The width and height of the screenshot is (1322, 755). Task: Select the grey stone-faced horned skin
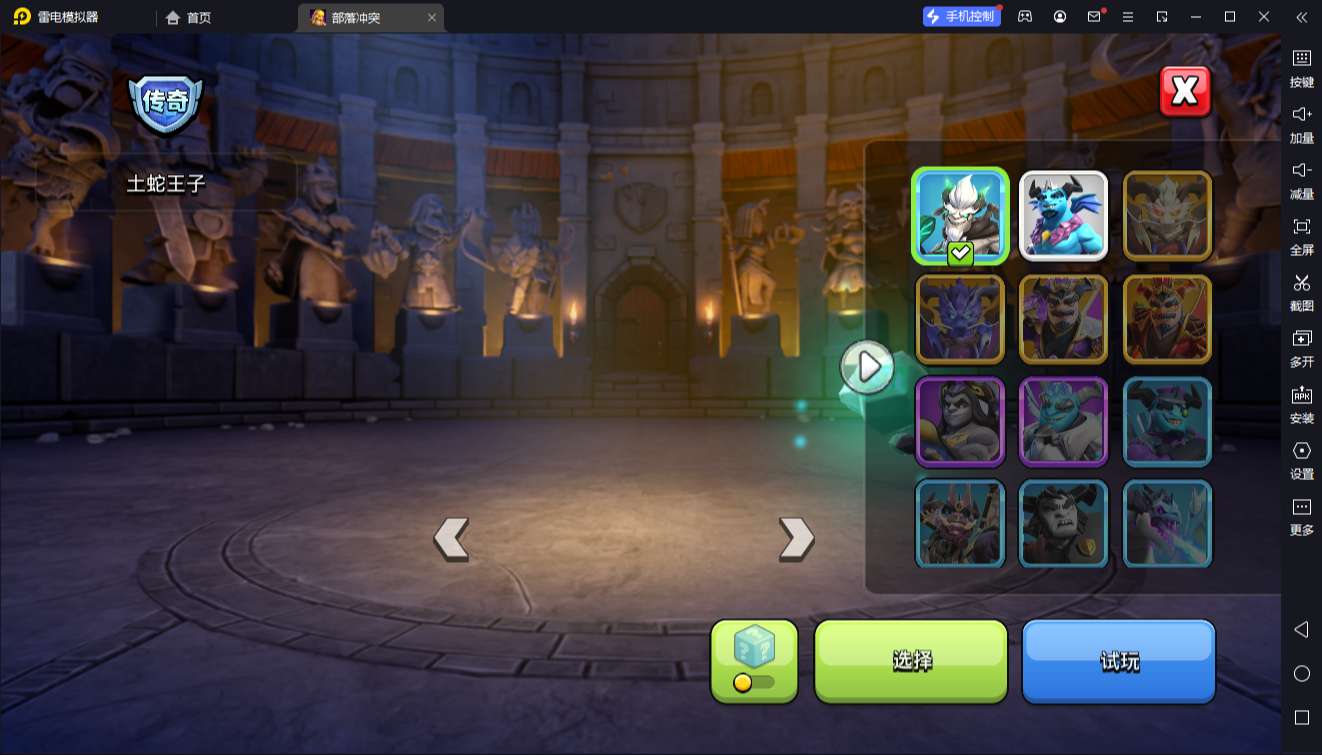point(1063,525)
